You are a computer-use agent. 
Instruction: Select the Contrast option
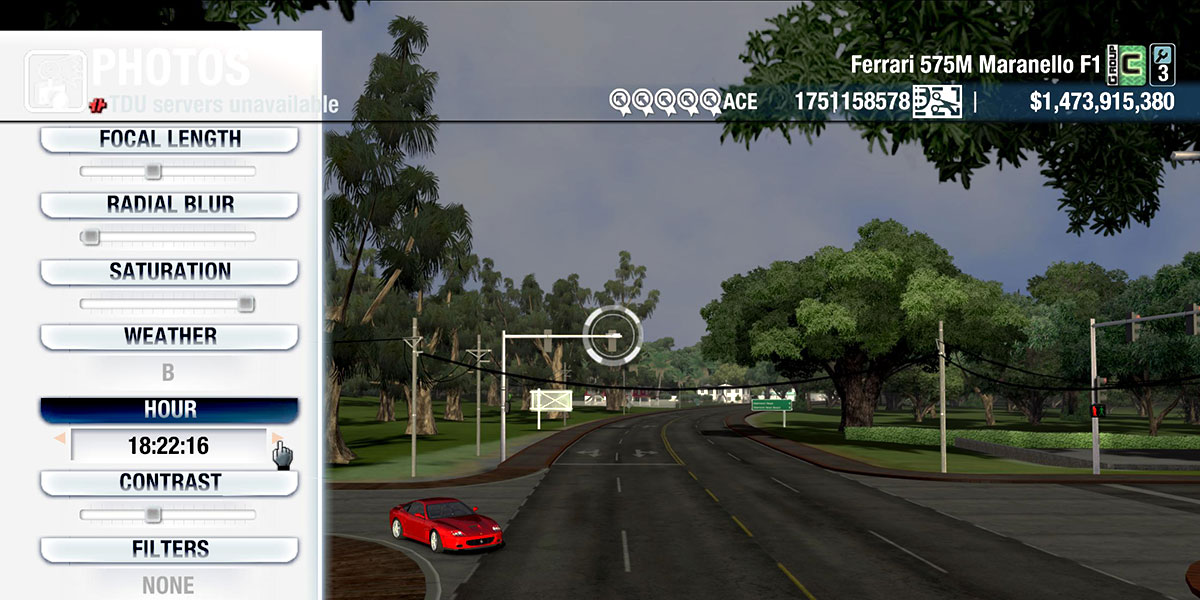pos(169,482)
